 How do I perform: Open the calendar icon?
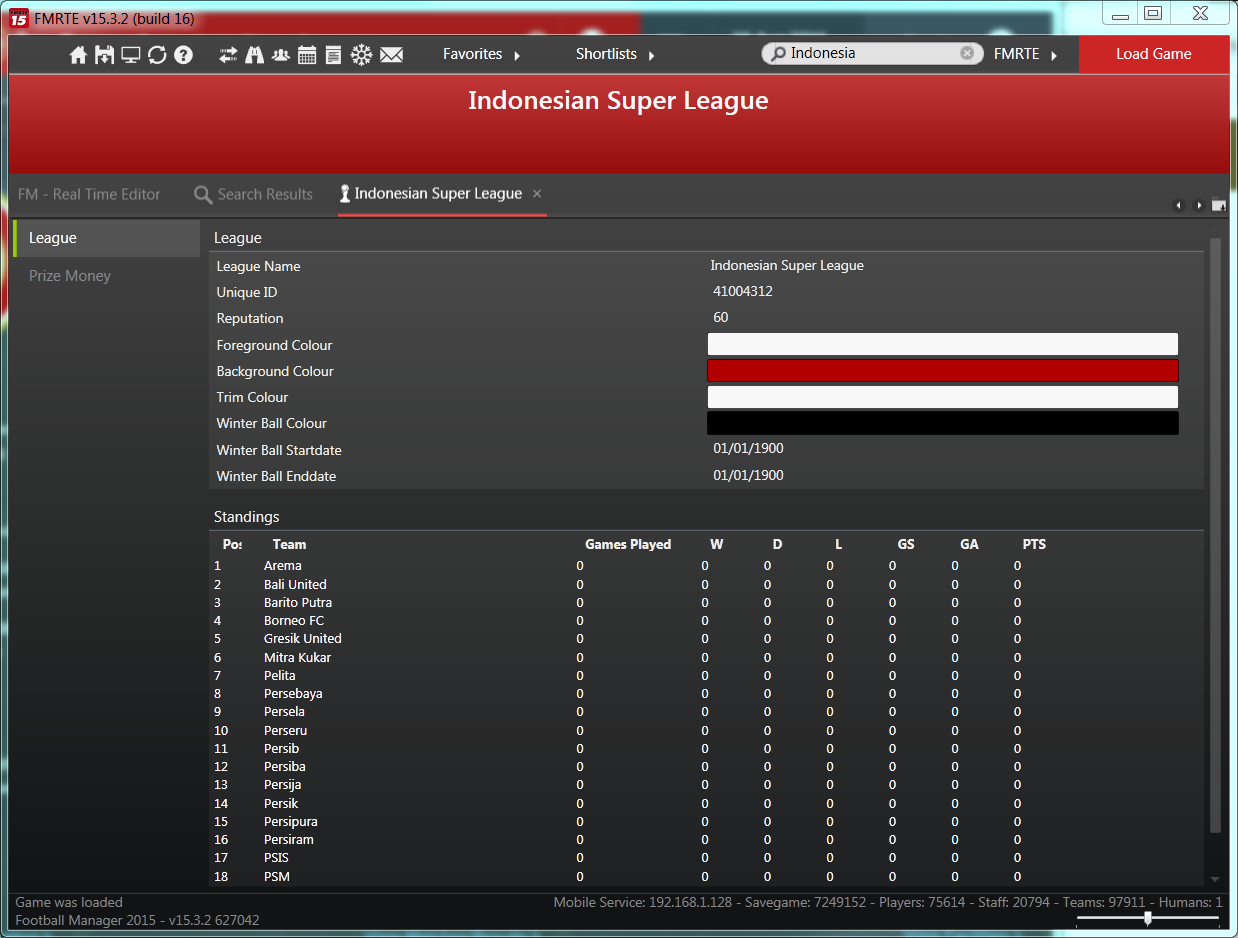click(x=307, y=55)
